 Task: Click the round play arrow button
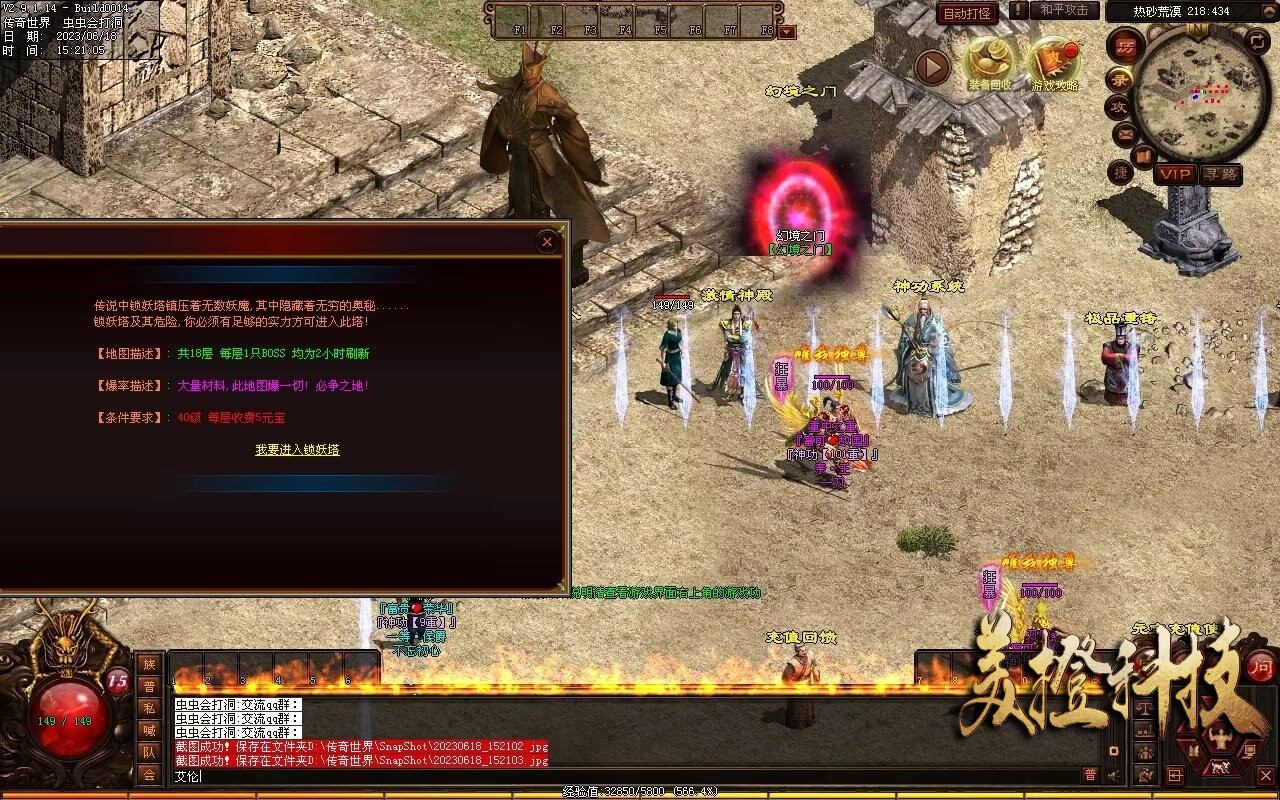(932, 67)
